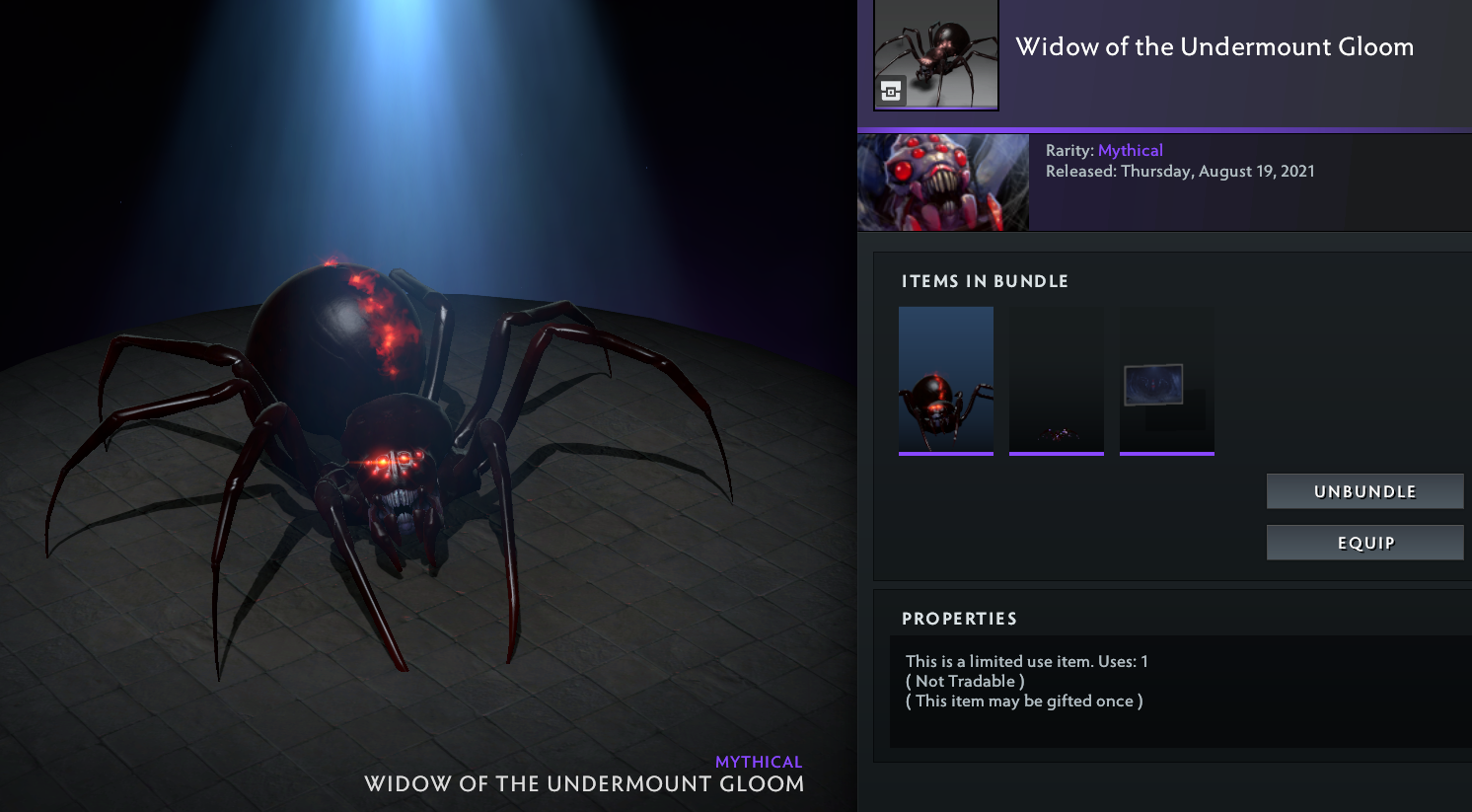1472x812 pixels.
Task: Select the spider model bundle item
Action: (x=945, y=380)
